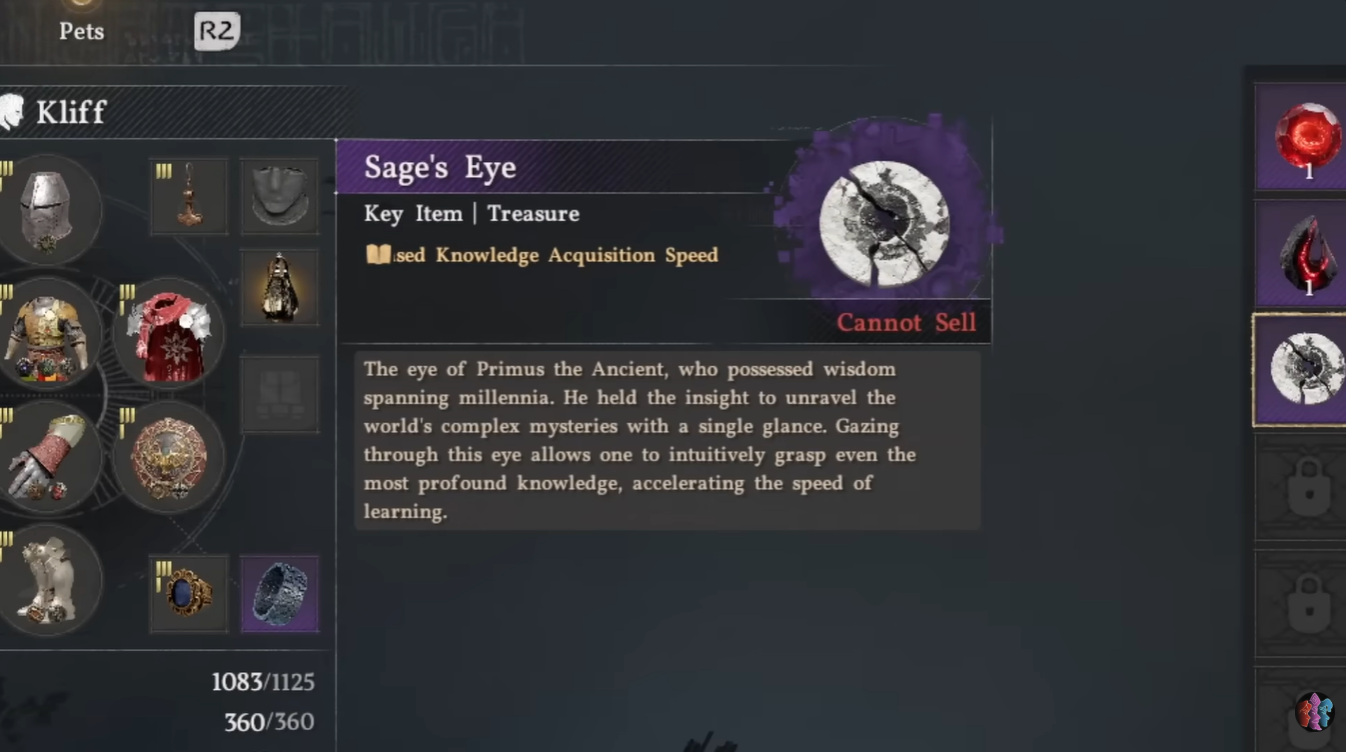Click the highlighted Sage's Eye sidebar slot
Screen dimensions: 1346x752
(x=1300, y=368)
